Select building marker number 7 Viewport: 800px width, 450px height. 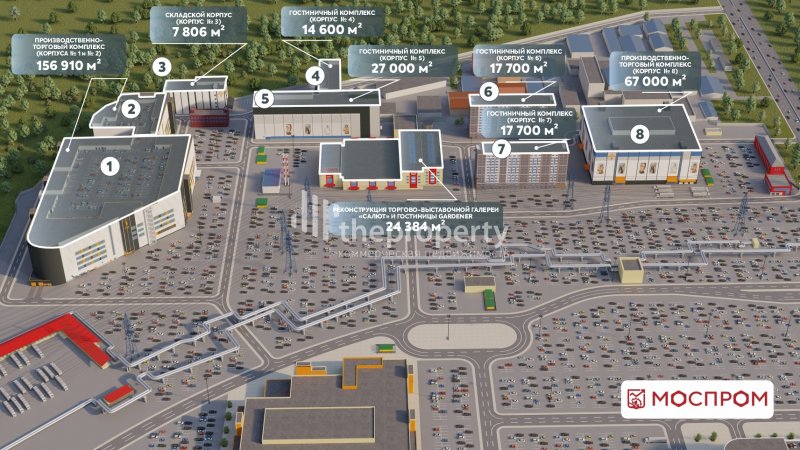pos(502,147)
